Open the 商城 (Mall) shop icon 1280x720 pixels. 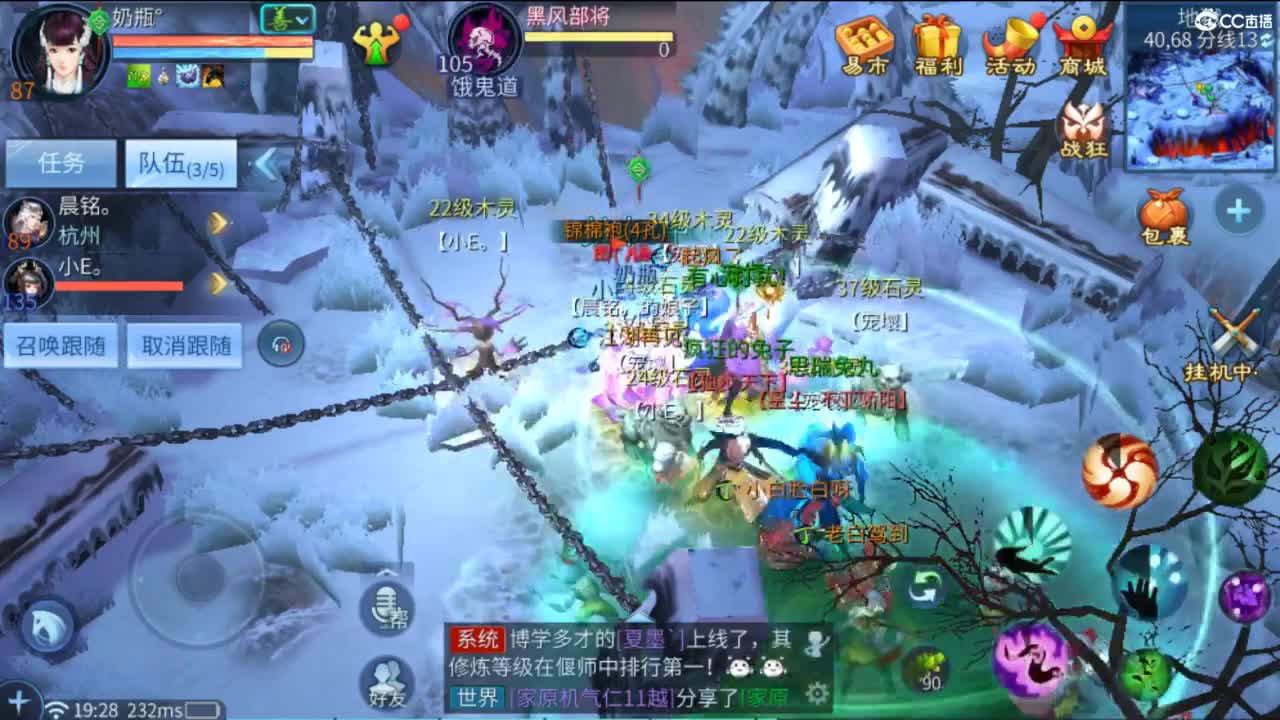tap(1082, 40)
